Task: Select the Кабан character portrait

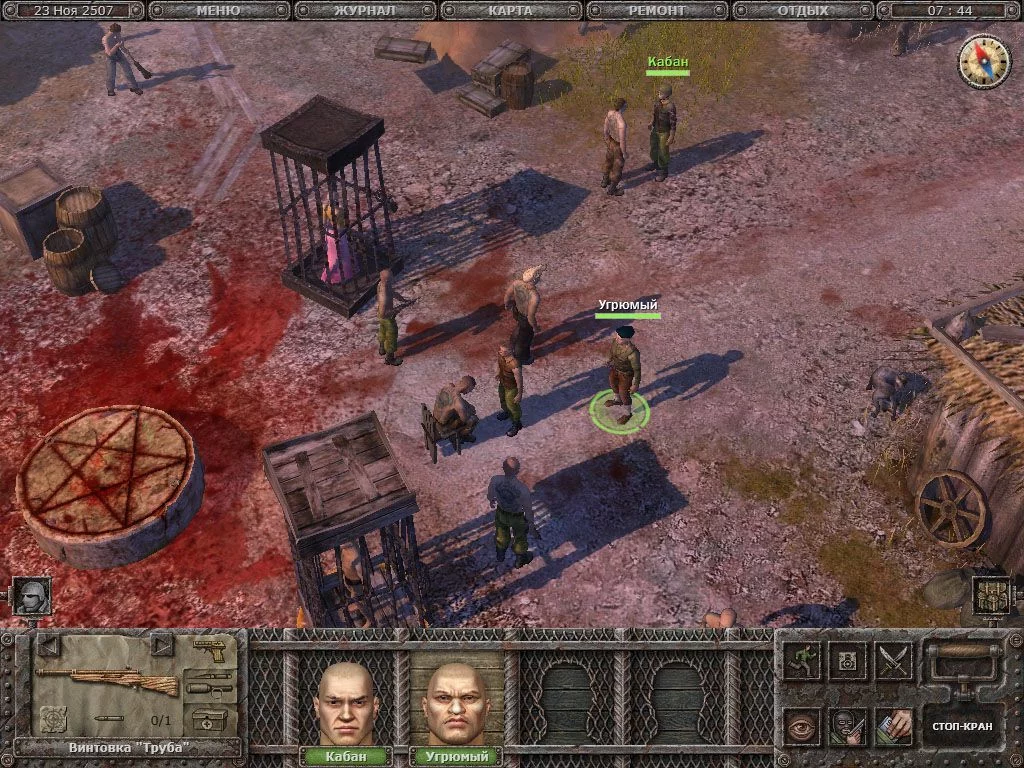Action: [x=346, y=700]
